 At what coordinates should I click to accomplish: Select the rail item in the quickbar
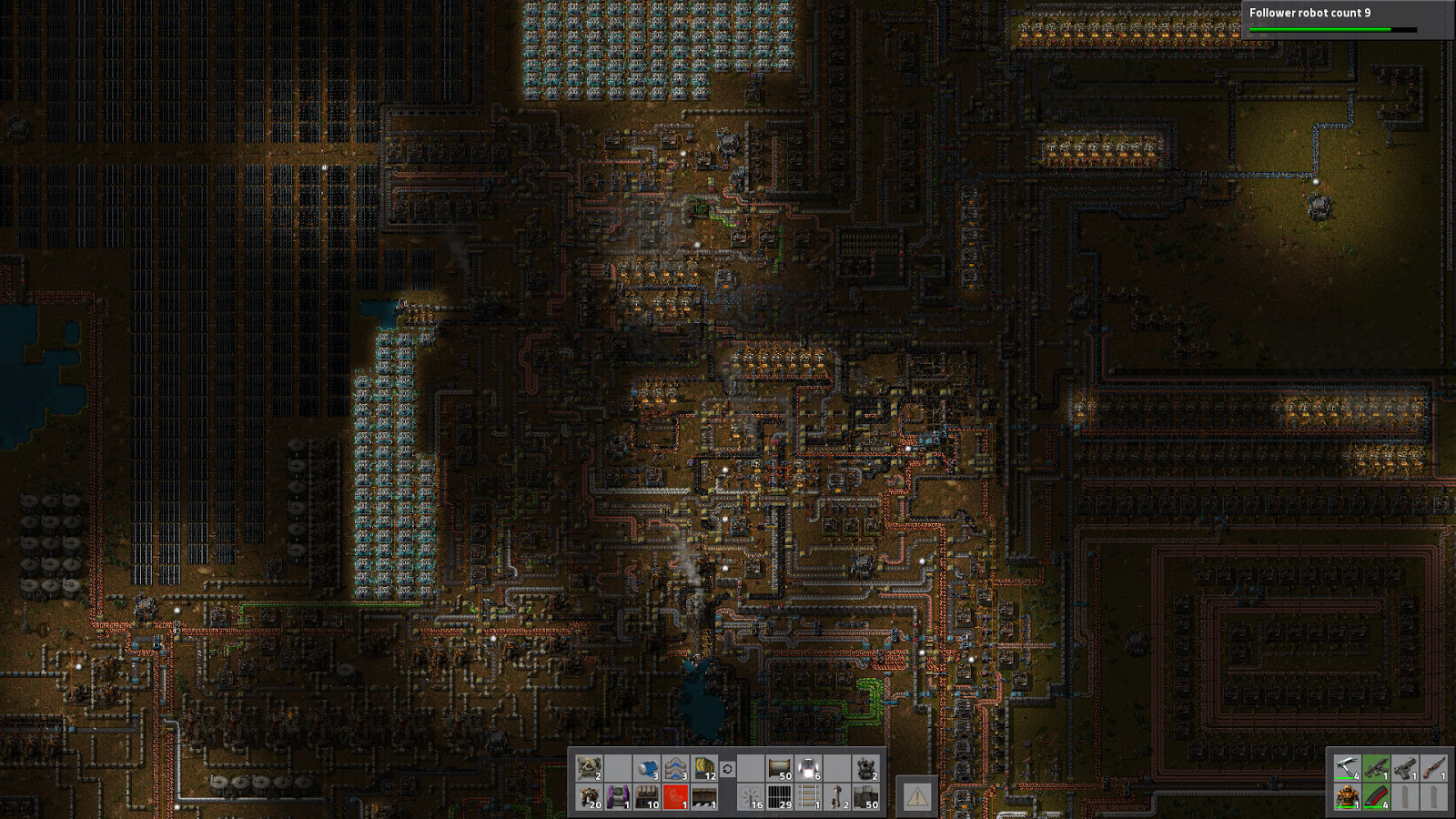tap(808, 797)
